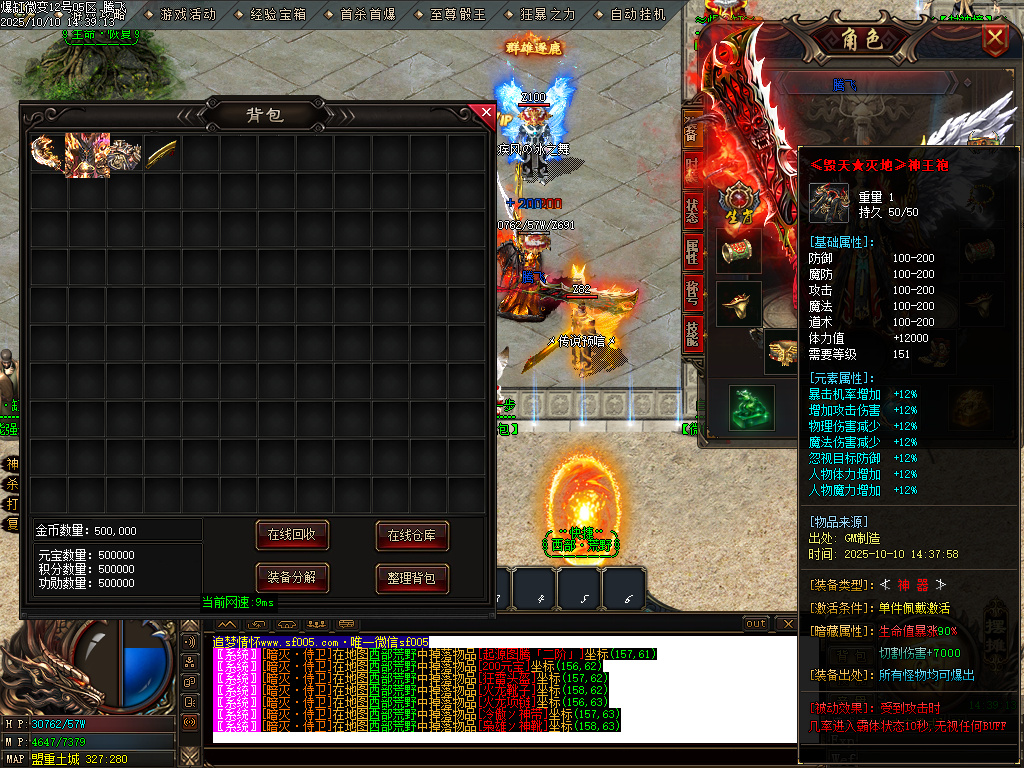The height and width of the screenshot is (768, 1024).
Task: Click the 在线回收 online recycle button
Action: click(292, 535)
